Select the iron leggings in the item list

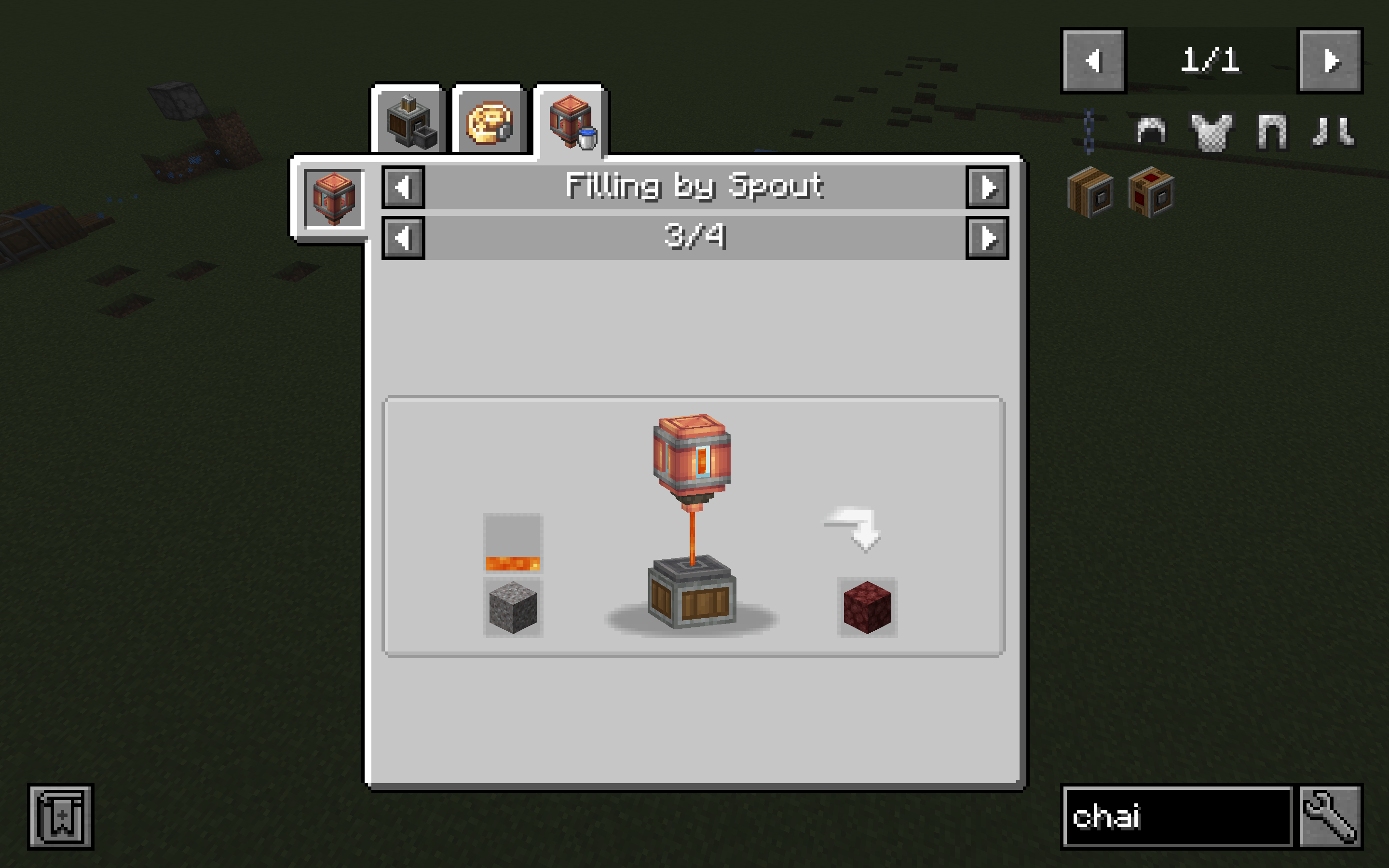pyautogui.click(x=1271, y=132)
